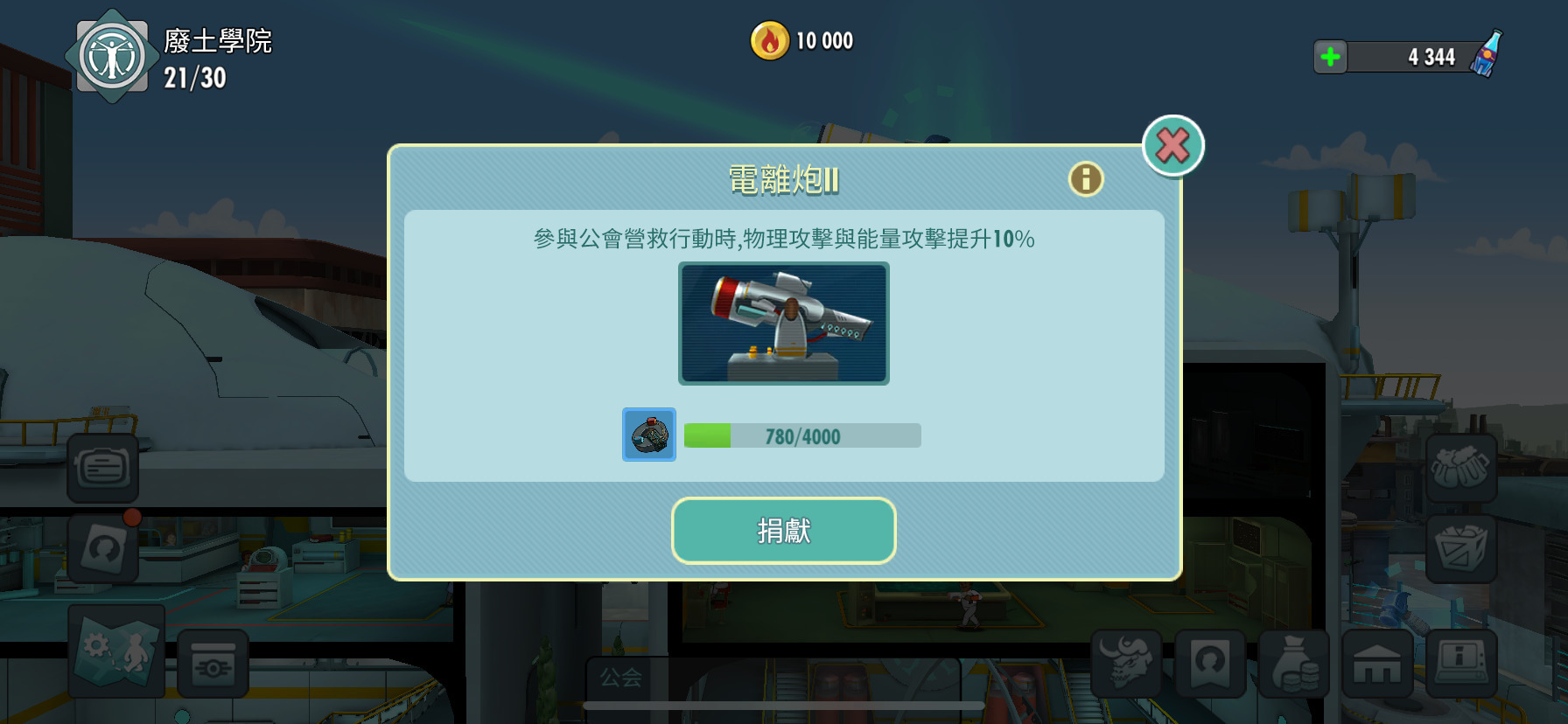Open the member bookmark badge icon

[x=1212, y=665]
